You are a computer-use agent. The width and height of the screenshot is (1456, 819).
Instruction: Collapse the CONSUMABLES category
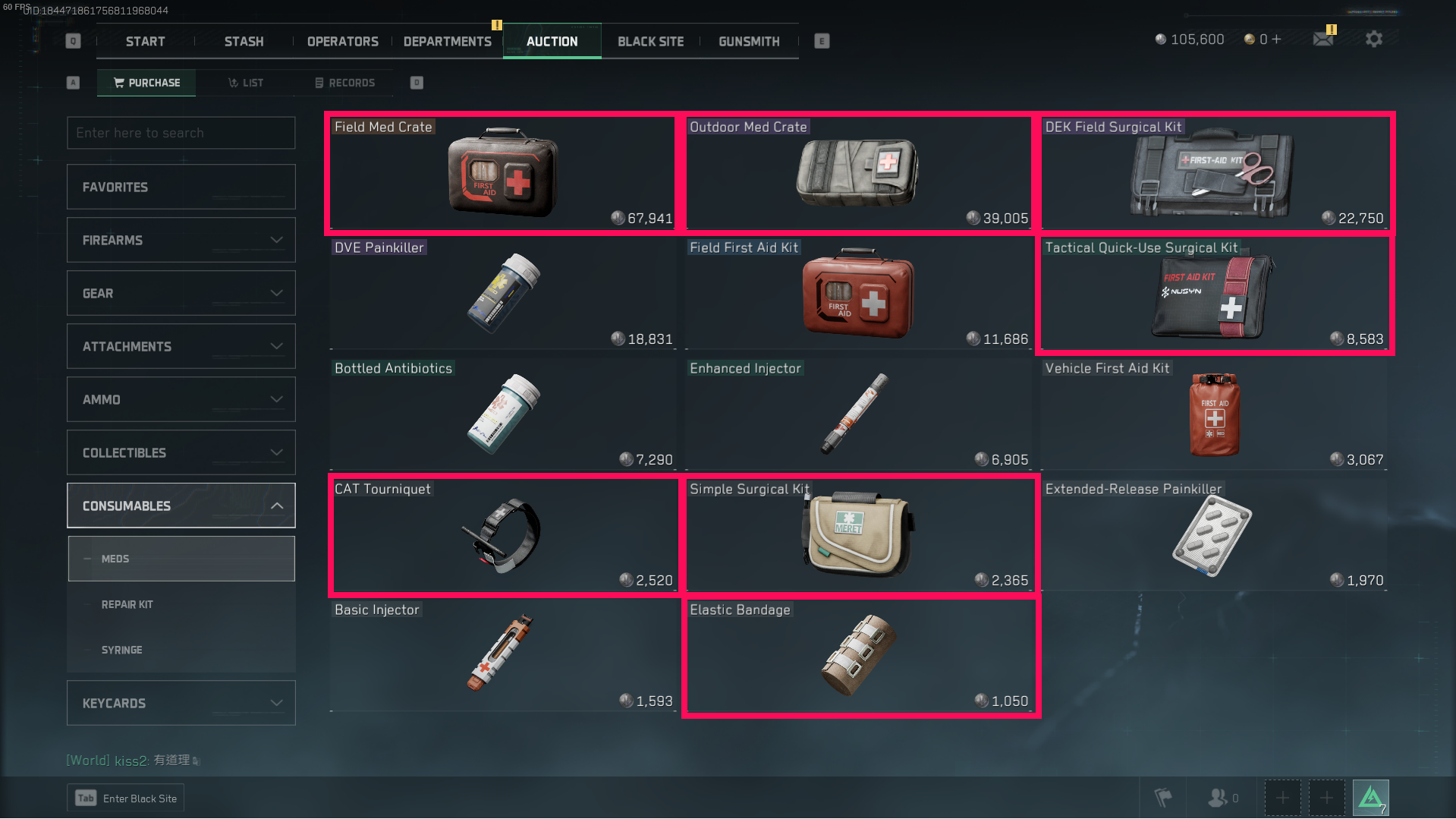pyautogui.click(x=181, y=506)
